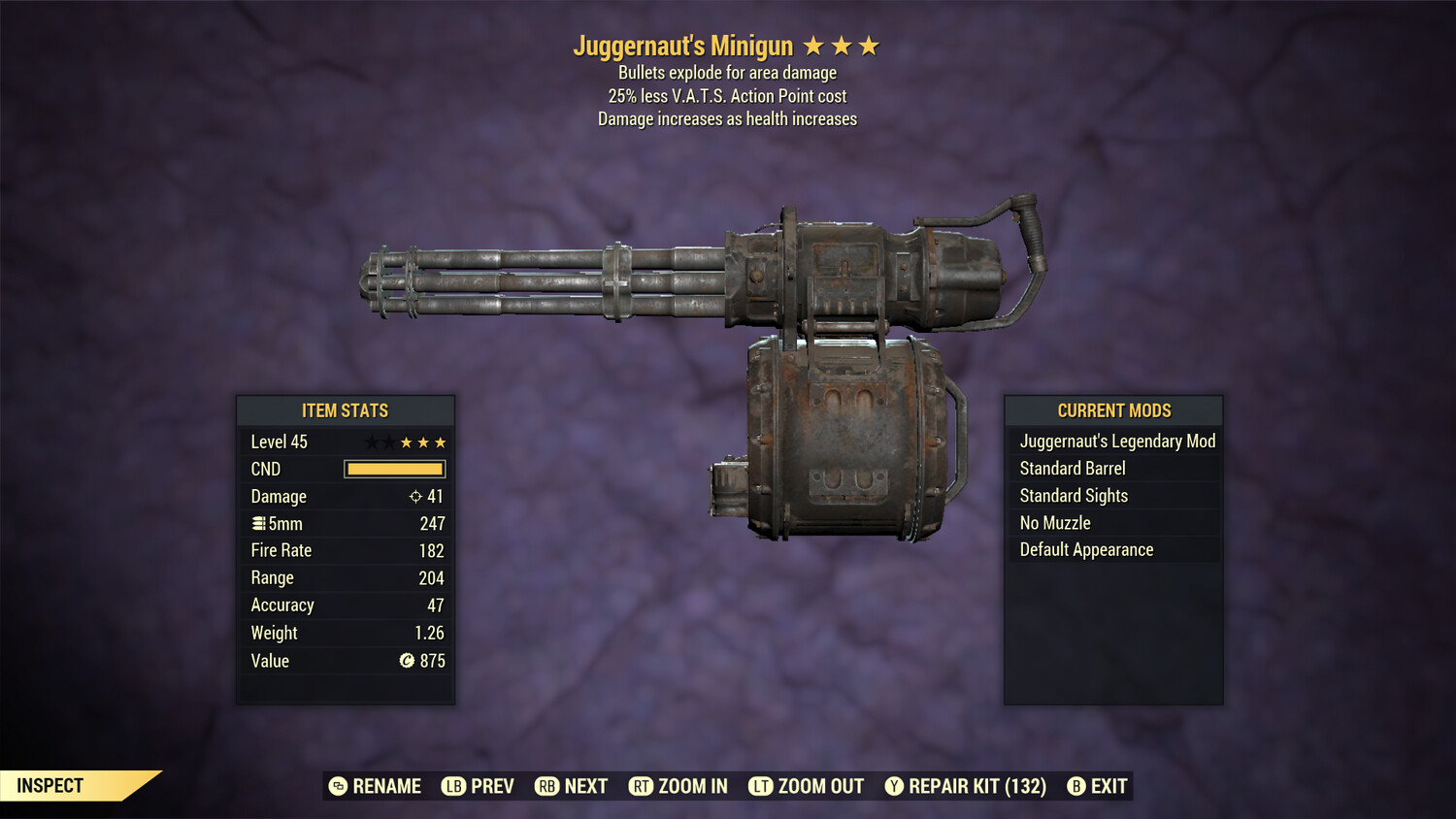
Task: Click the Y button glyph for Repair Kit
Action: point(894,786)
